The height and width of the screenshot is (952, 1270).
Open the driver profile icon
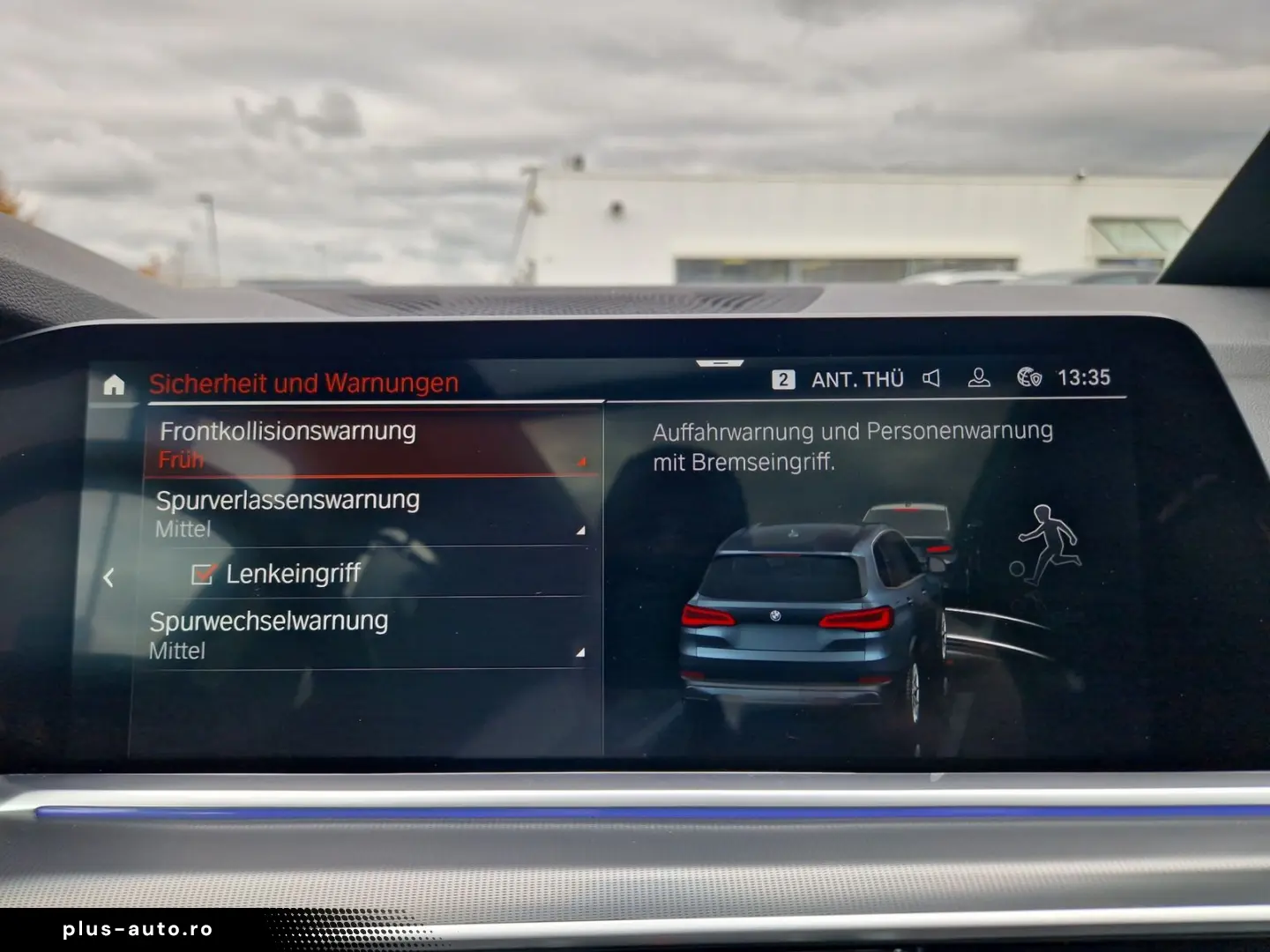coord(978,378)
